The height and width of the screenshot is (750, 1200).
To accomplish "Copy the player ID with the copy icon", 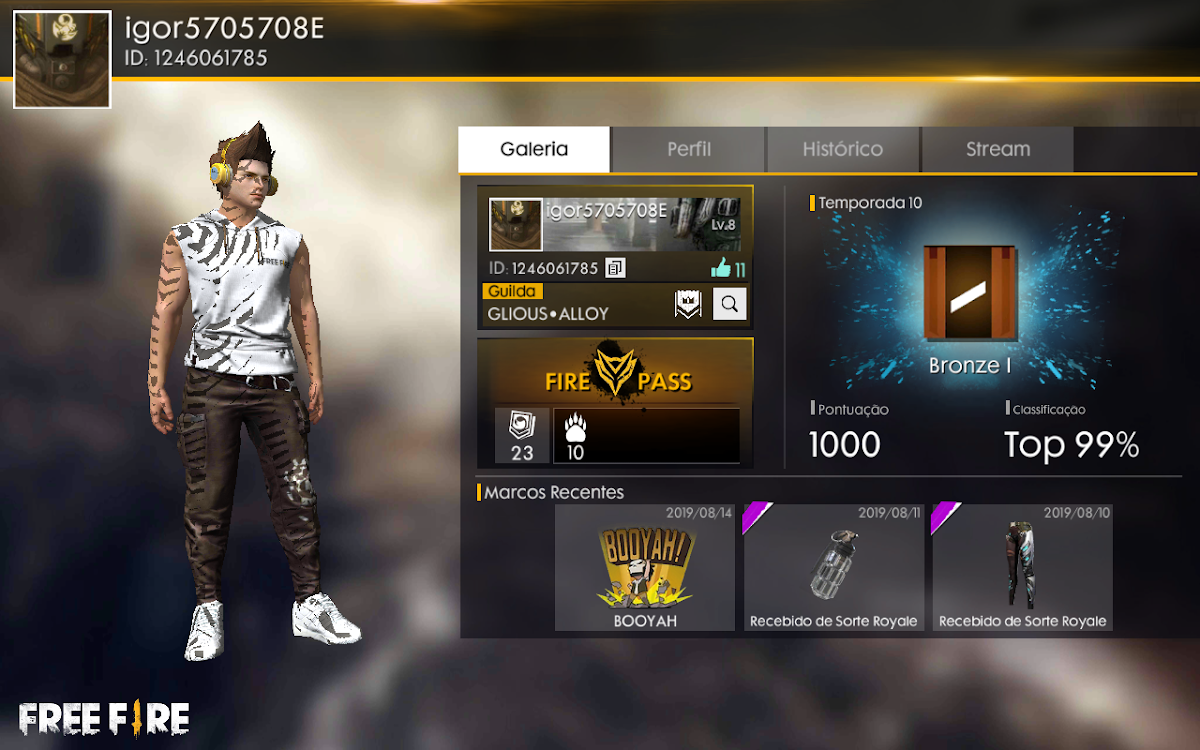I will (616, 268).
